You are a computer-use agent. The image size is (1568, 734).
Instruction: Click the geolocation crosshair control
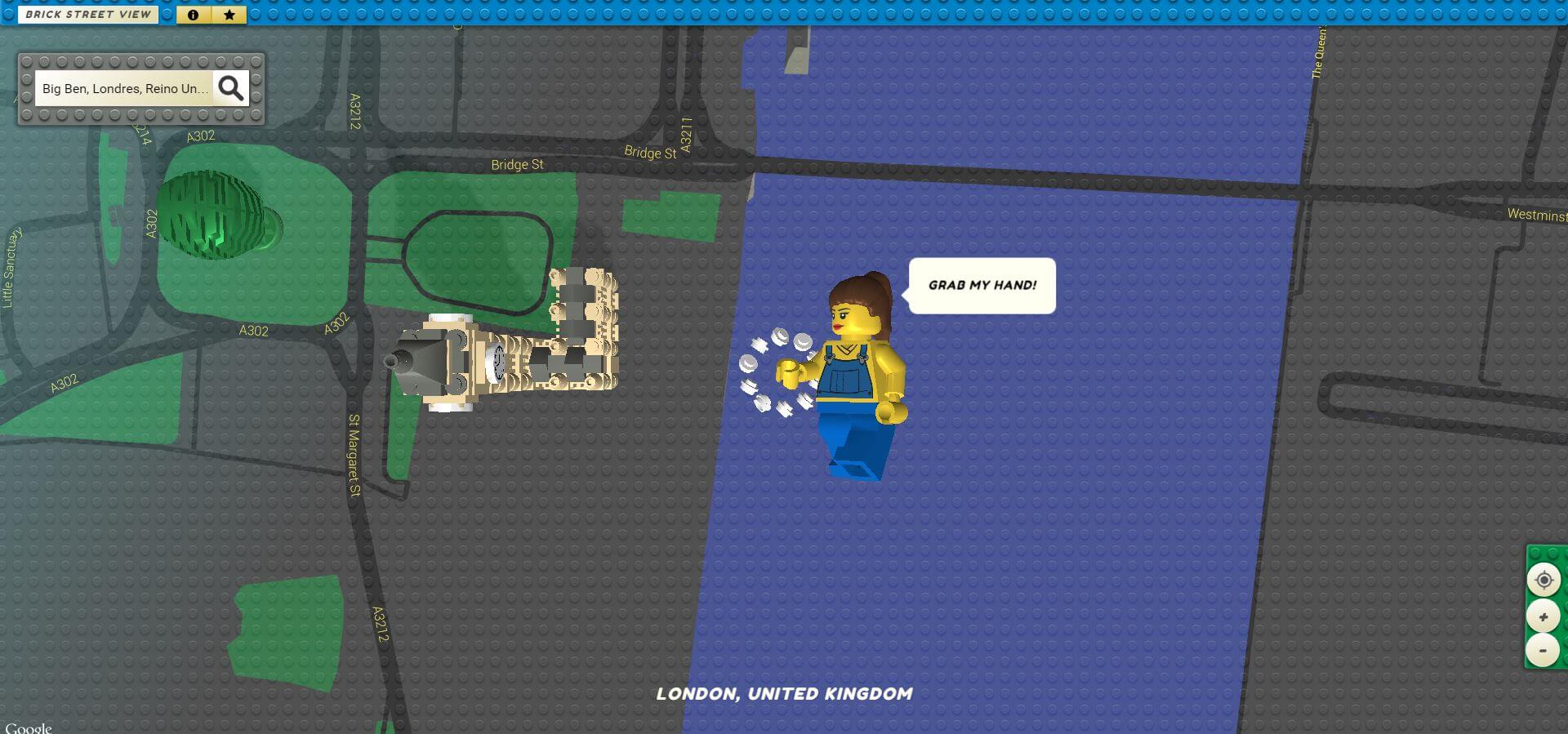[x=1543, y=581]
